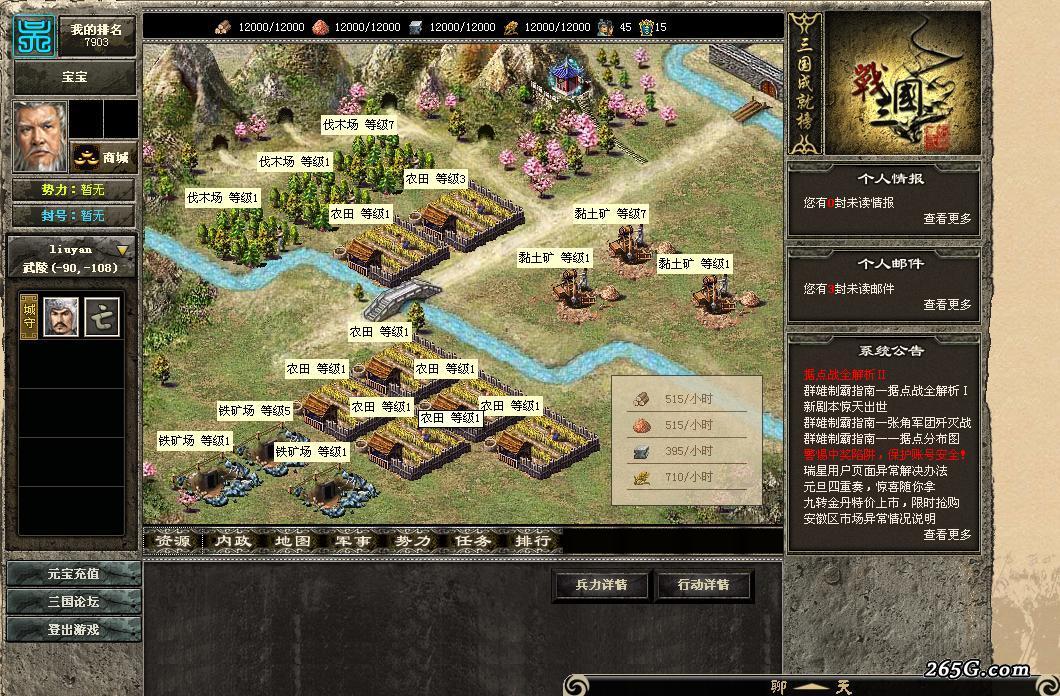Open 行动详情 action details

[x=704, y=585]
